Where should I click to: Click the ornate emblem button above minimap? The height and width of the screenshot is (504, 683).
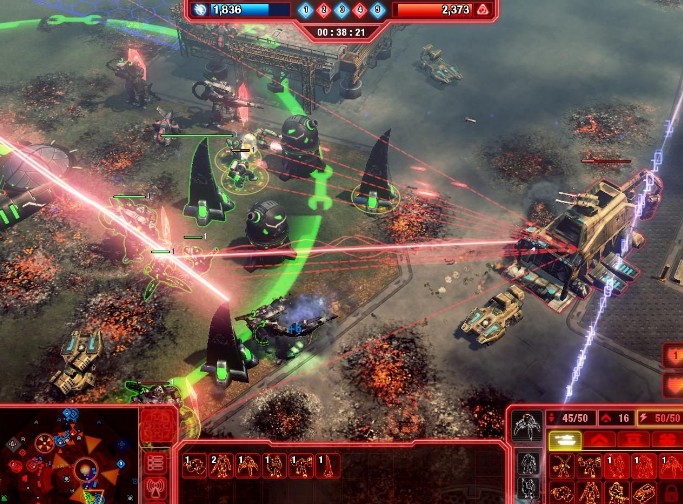[156, 423]
